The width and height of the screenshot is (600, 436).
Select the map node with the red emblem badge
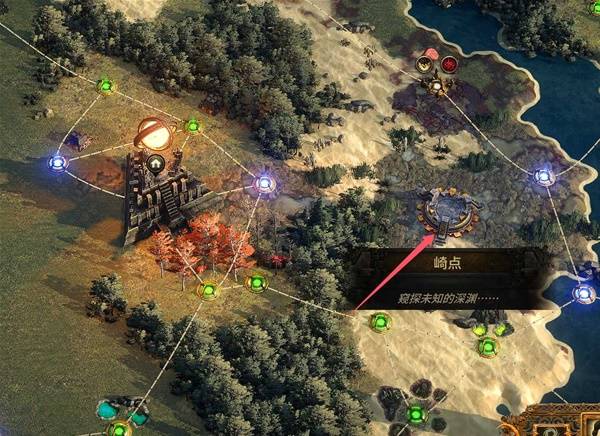(x=449, y=65)
